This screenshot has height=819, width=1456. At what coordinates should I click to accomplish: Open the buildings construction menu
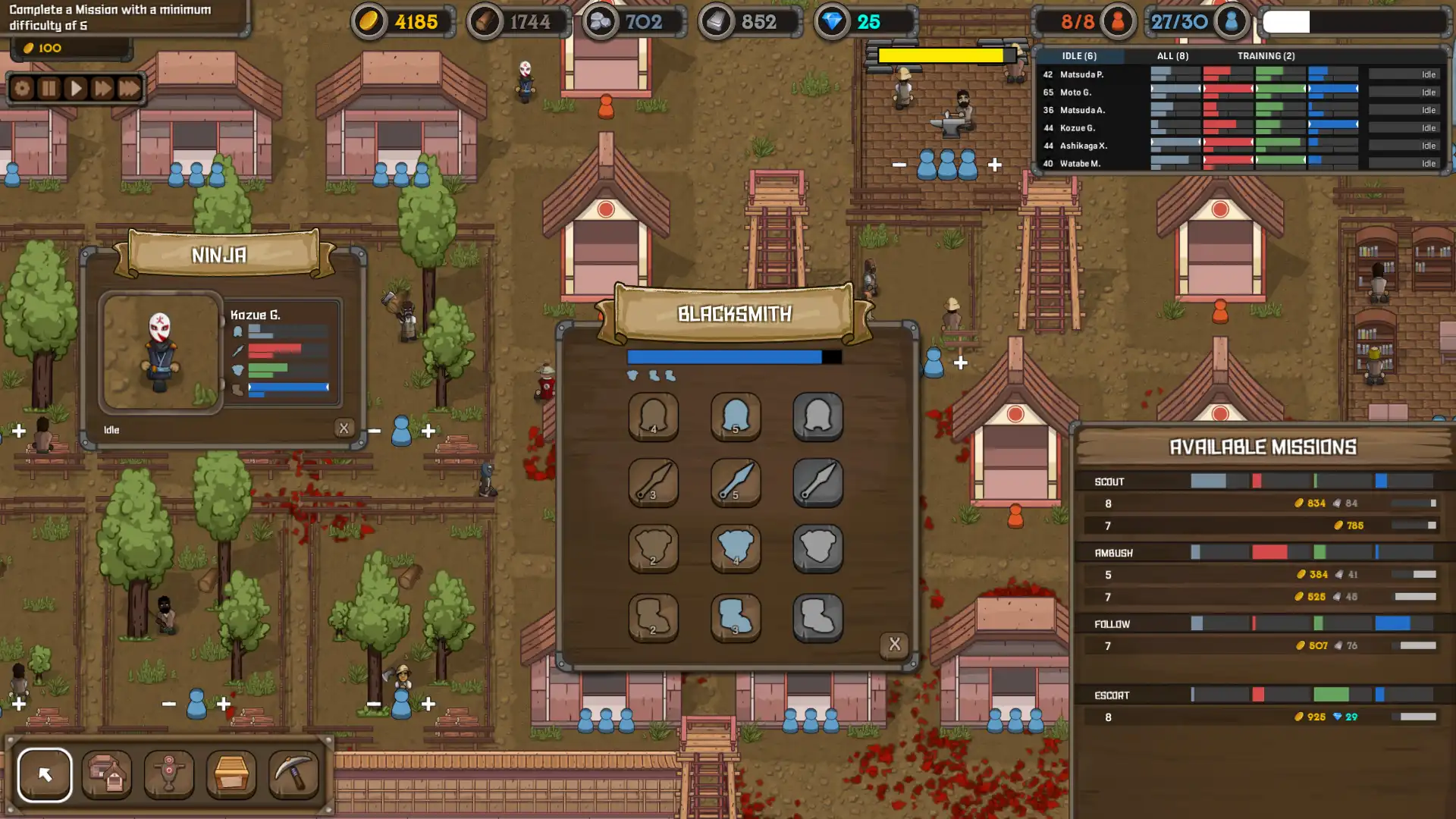[107, 774]
